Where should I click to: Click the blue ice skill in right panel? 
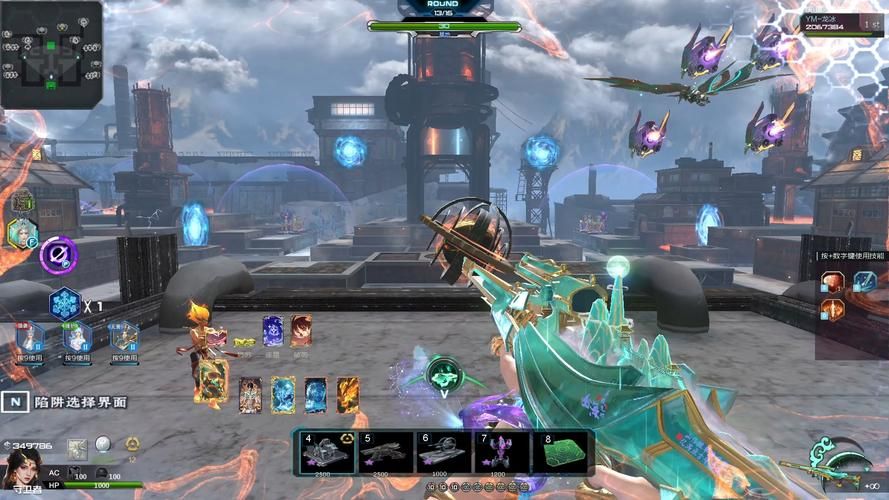point(863,282)
